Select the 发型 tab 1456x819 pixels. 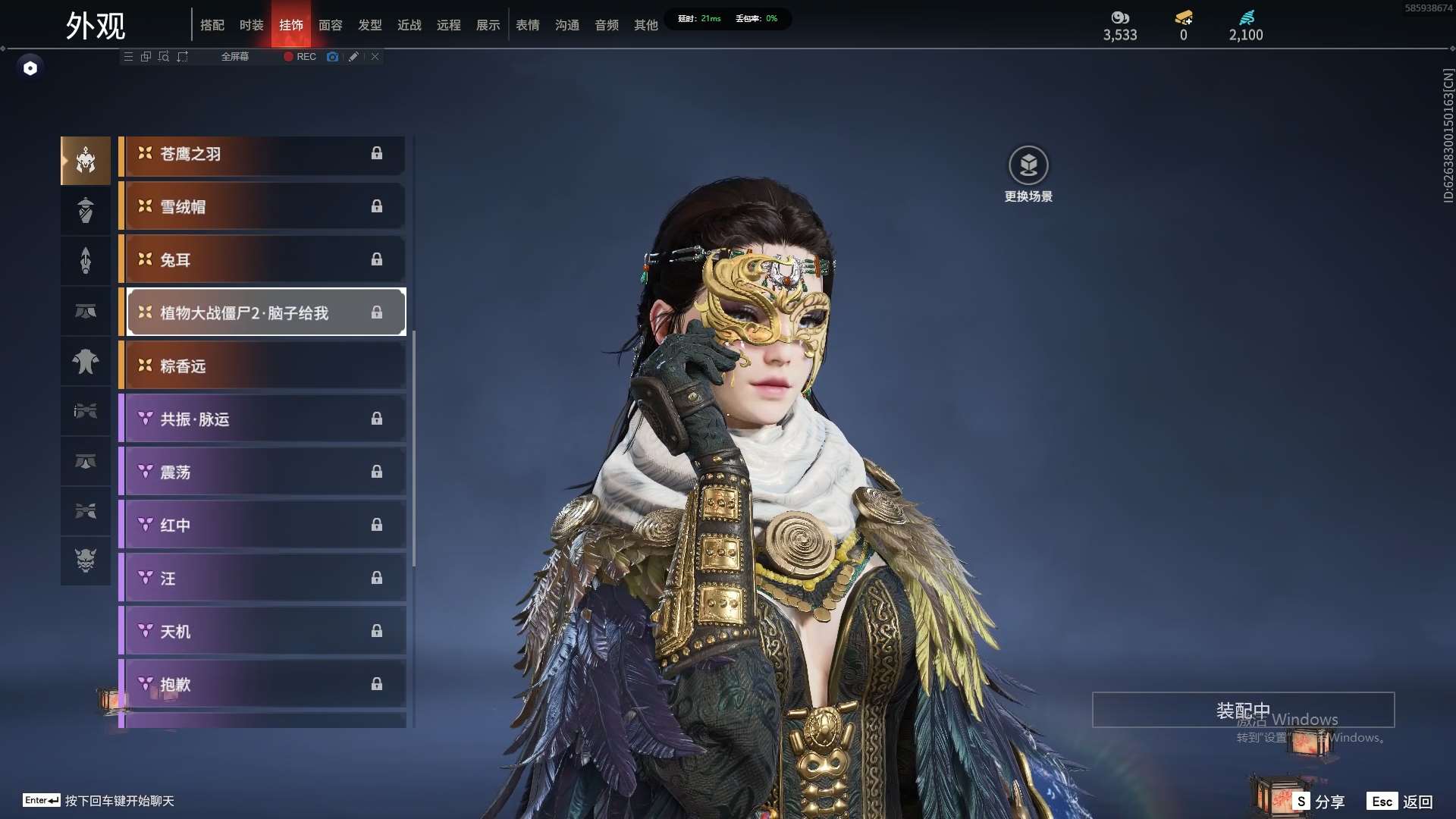tap(369, 25)
